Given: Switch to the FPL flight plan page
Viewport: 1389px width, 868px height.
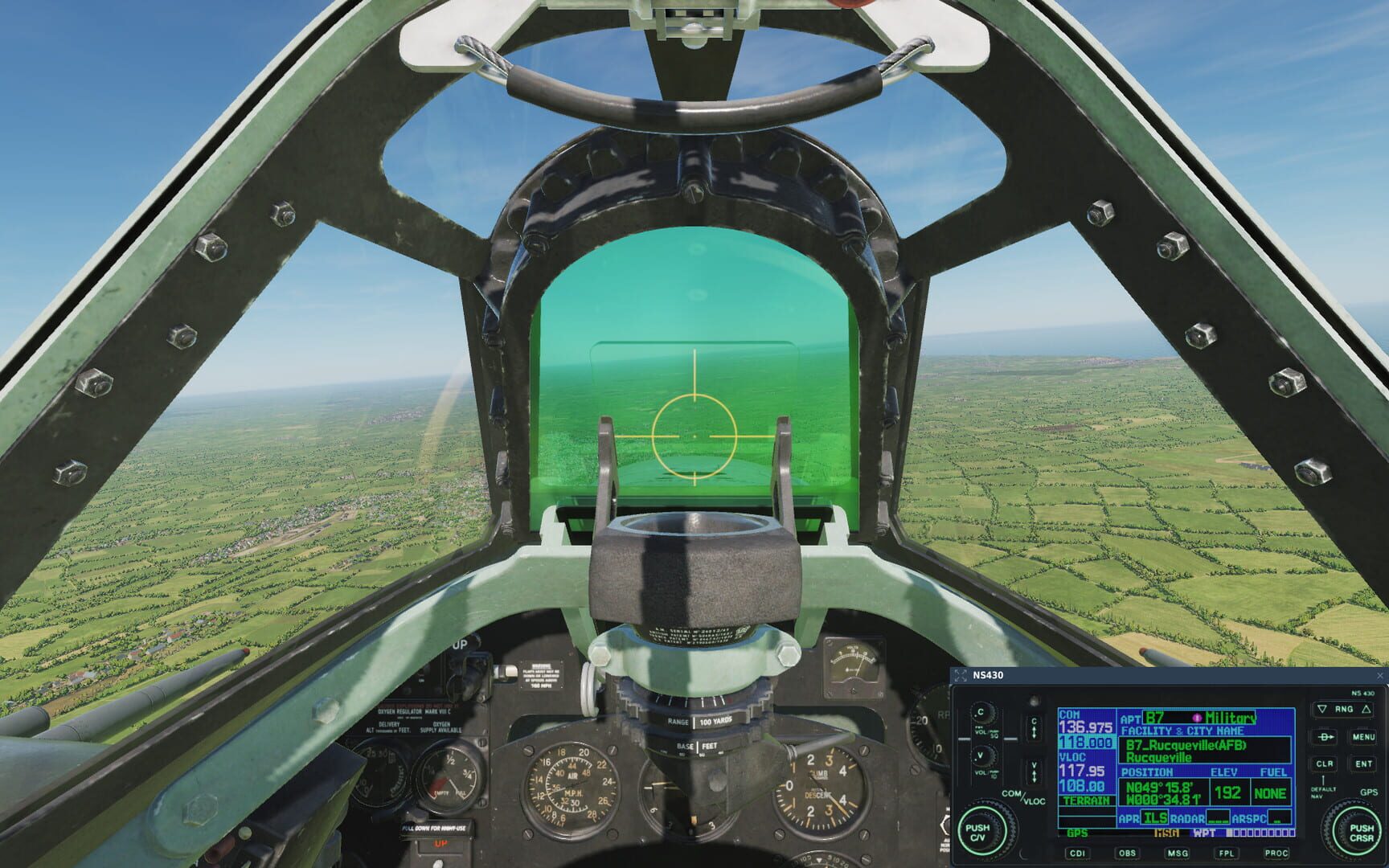Looking at the screenshot, I should 1227,854.
